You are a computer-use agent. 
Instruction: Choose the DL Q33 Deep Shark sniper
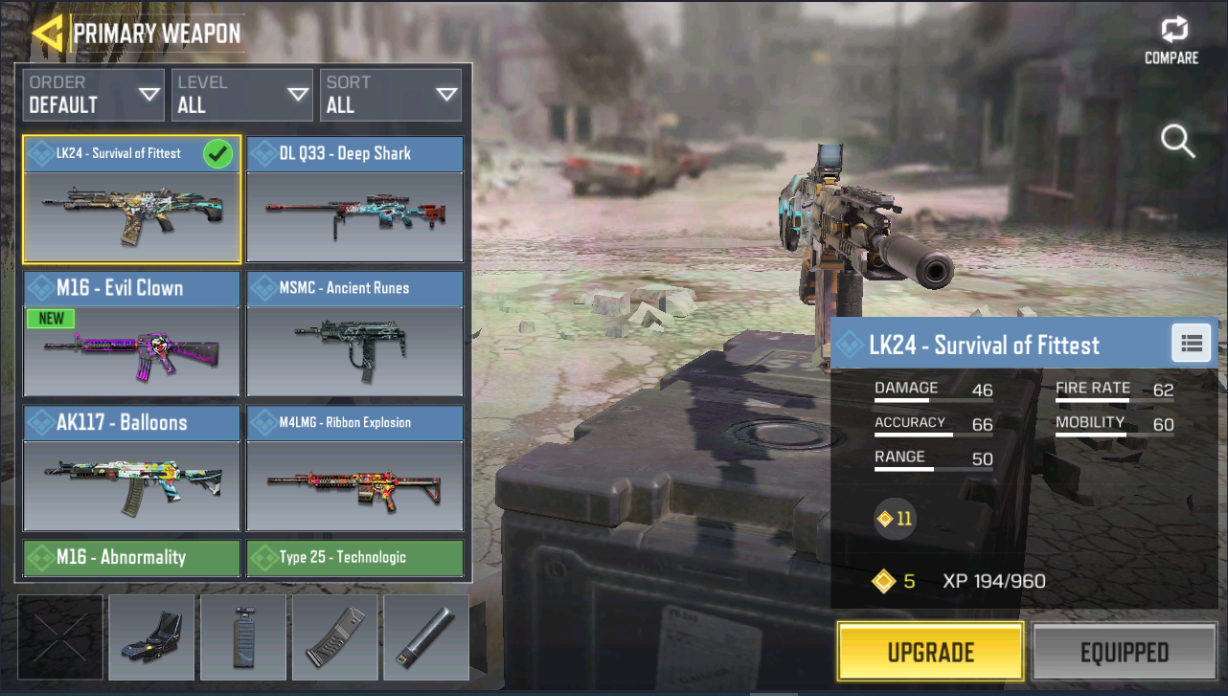coord(355,200)
